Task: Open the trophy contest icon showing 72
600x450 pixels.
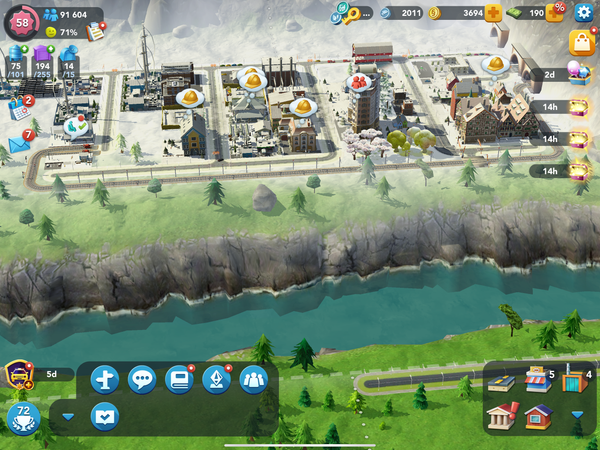Action: point(23,418)
